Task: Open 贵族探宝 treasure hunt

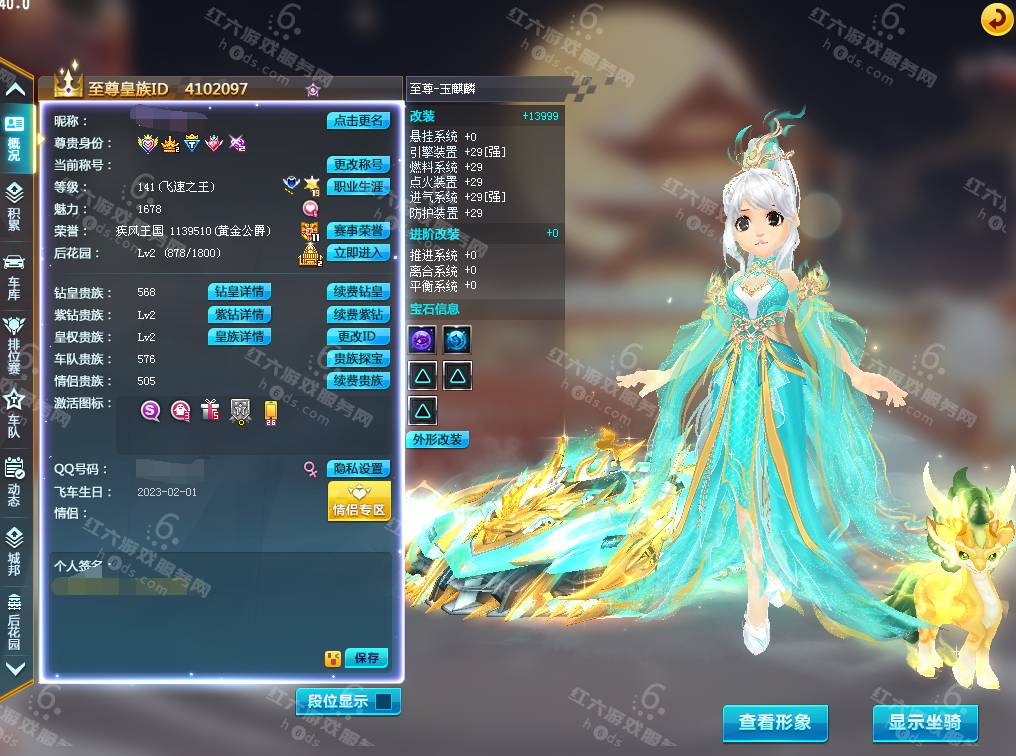Action: [358, 359]
